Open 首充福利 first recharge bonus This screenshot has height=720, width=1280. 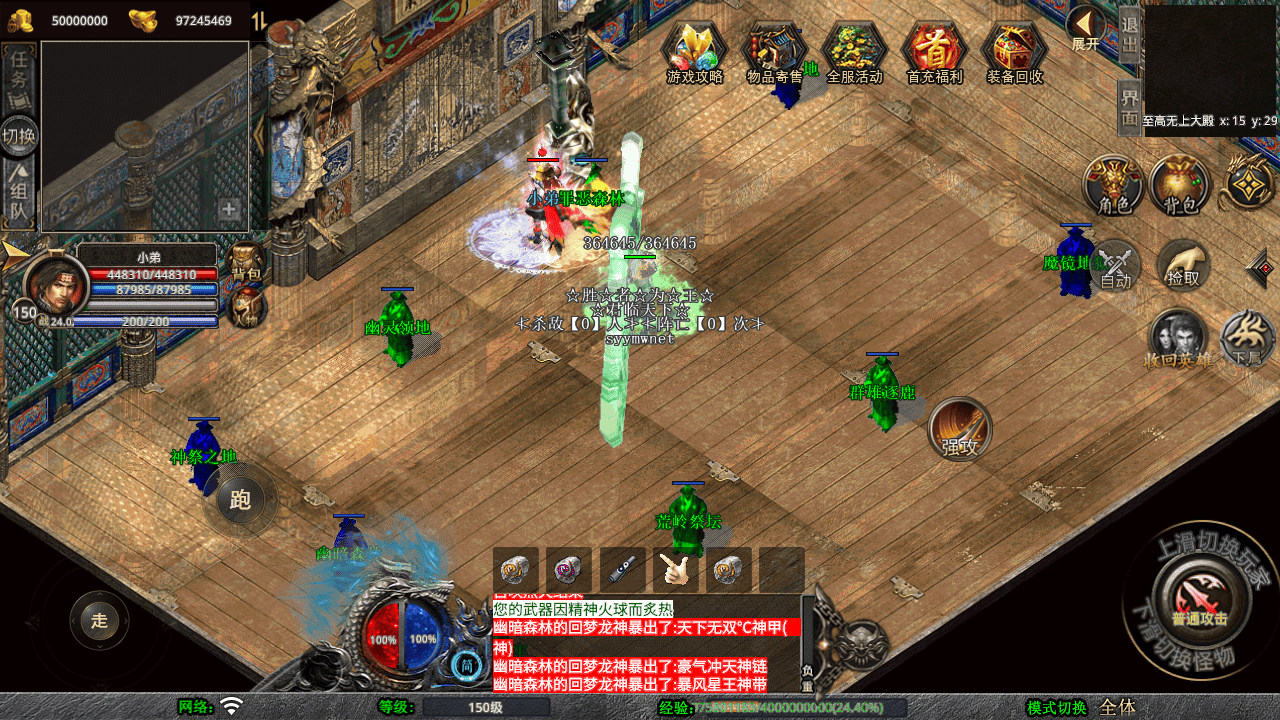tap(934, 51)
